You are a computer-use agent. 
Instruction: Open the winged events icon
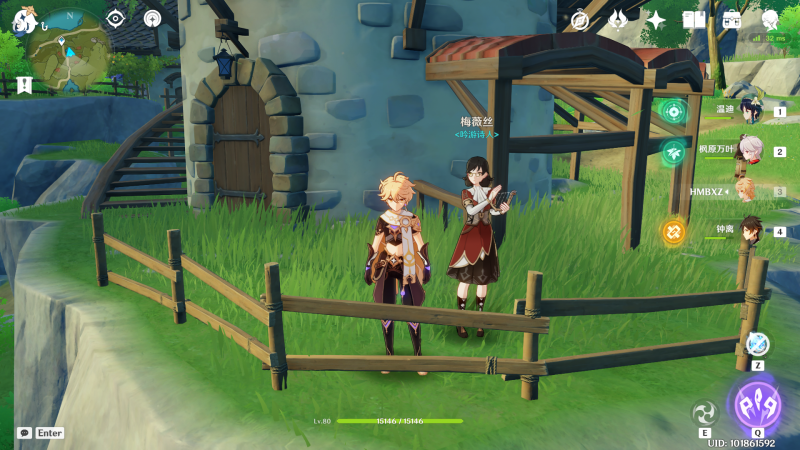[x=618, y=20]
